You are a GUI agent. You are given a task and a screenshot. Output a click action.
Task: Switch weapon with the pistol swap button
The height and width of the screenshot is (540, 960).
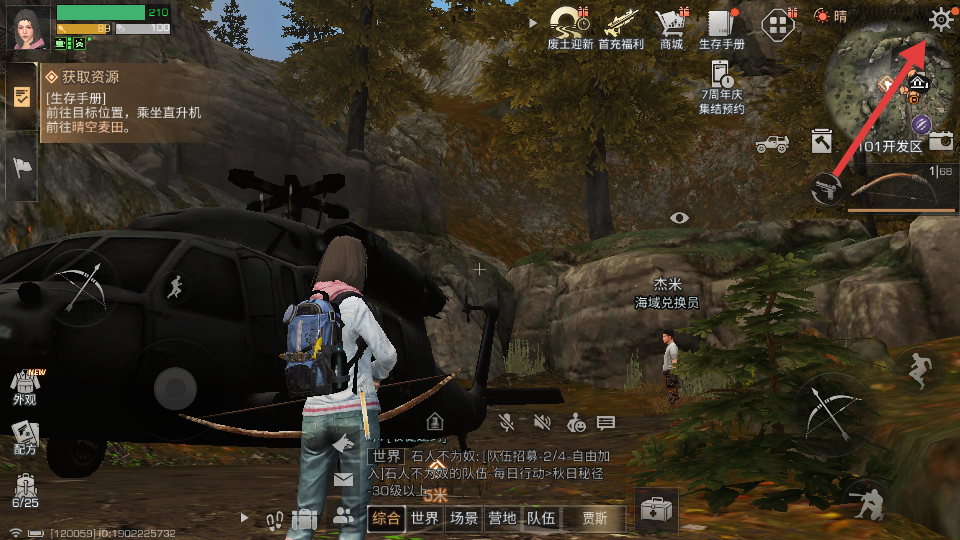(x=825, y=187)
